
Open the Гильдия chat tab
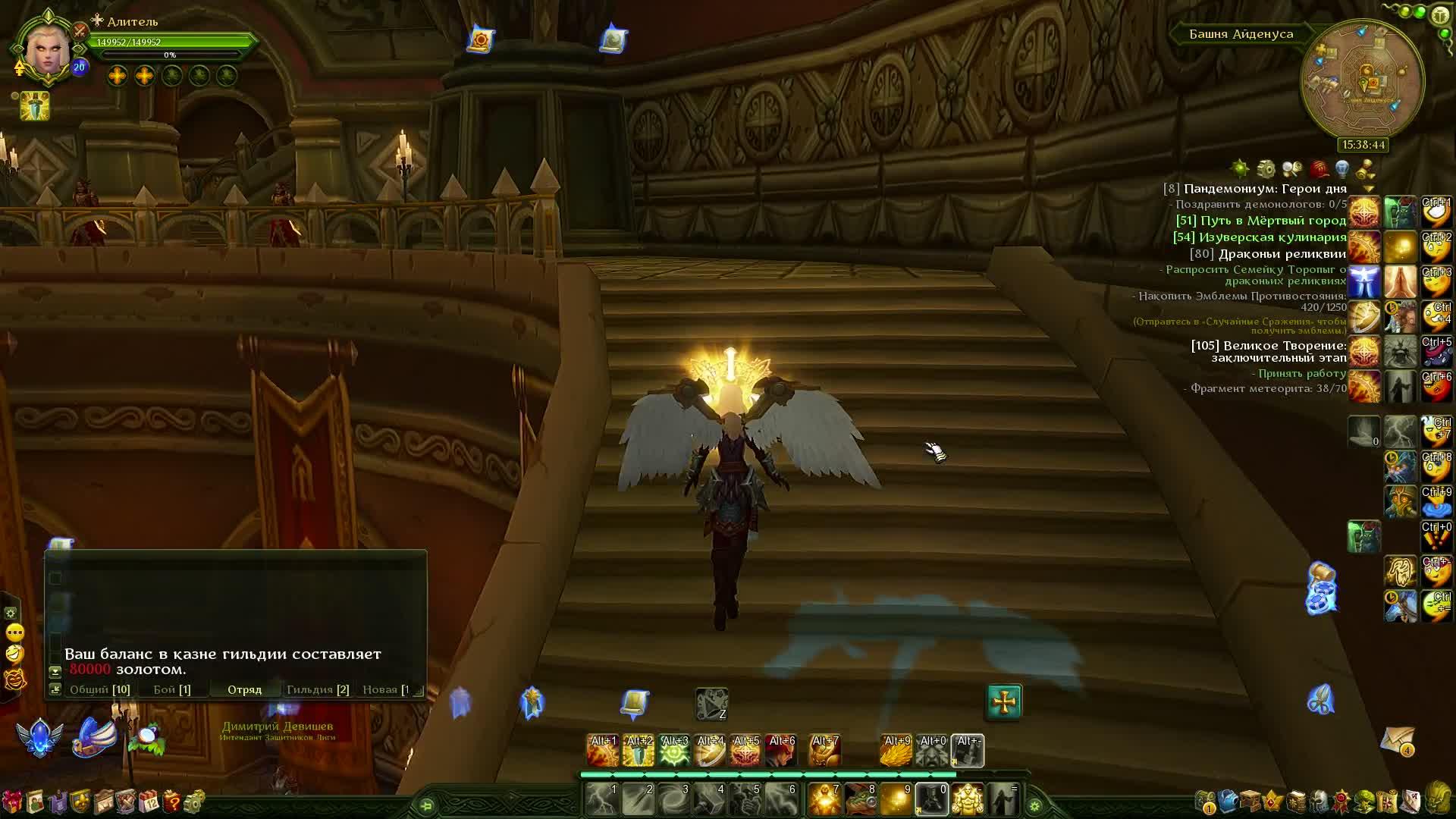coord(317,689)
